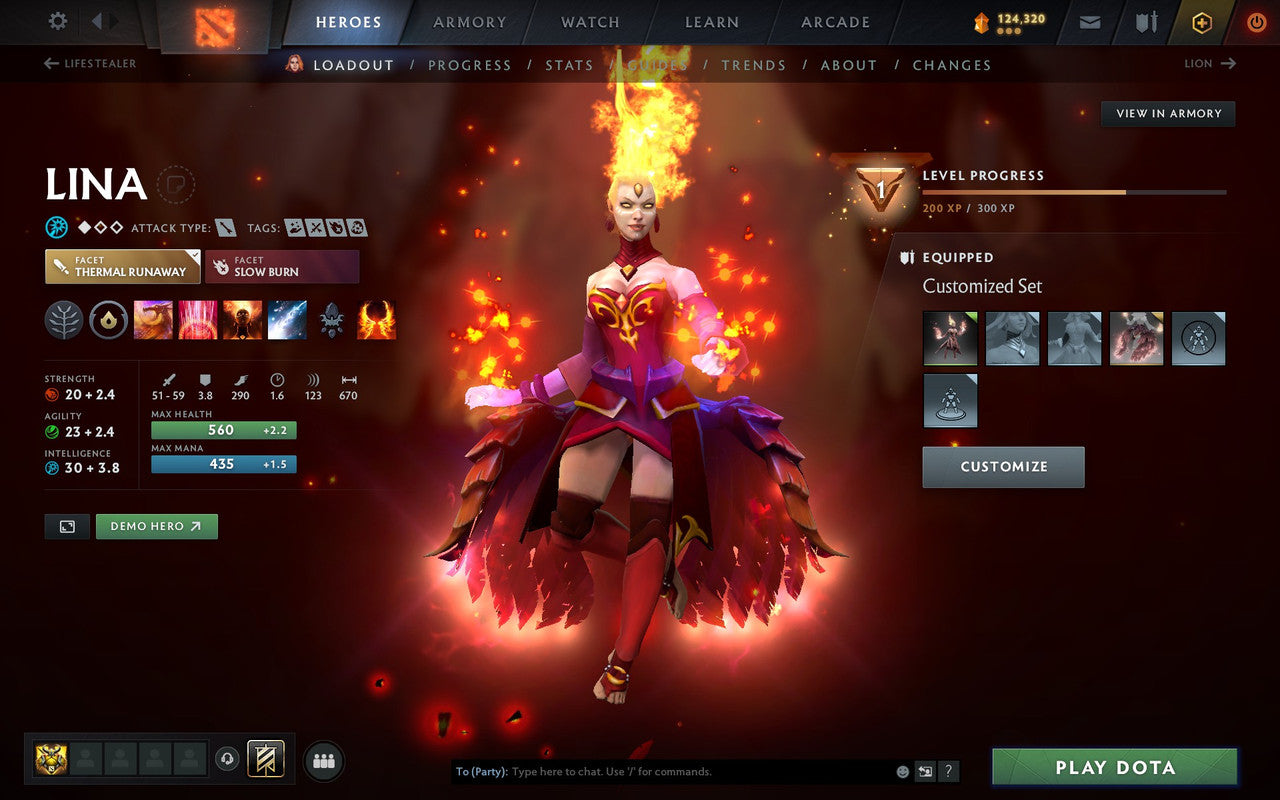This screenshot has width=1280, height=800.
Task: Select the Thermal Runaway facet
Action: coord(121,267)
